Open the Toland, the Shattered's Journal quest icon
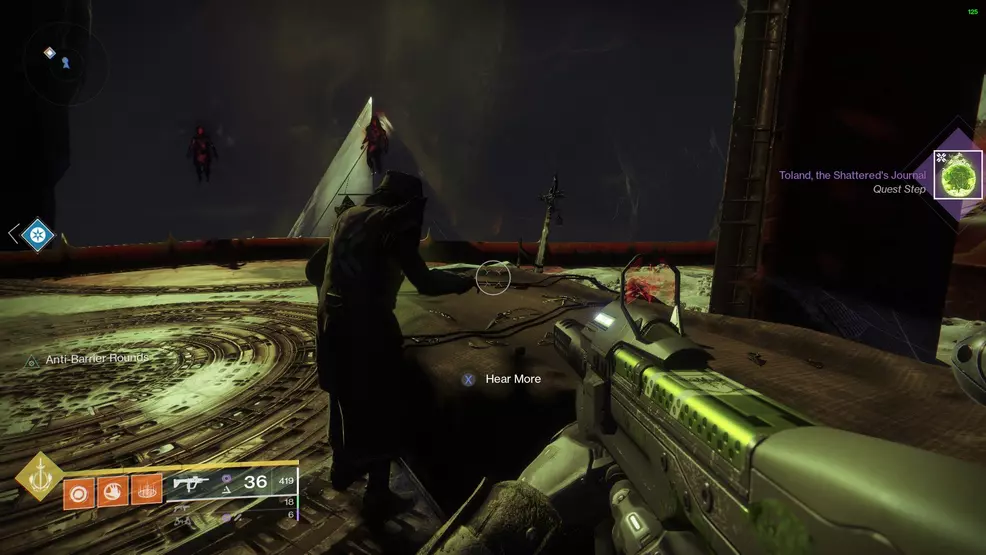Screen dimensions: 986x555 pyautogui.click(x=958, y=175)
